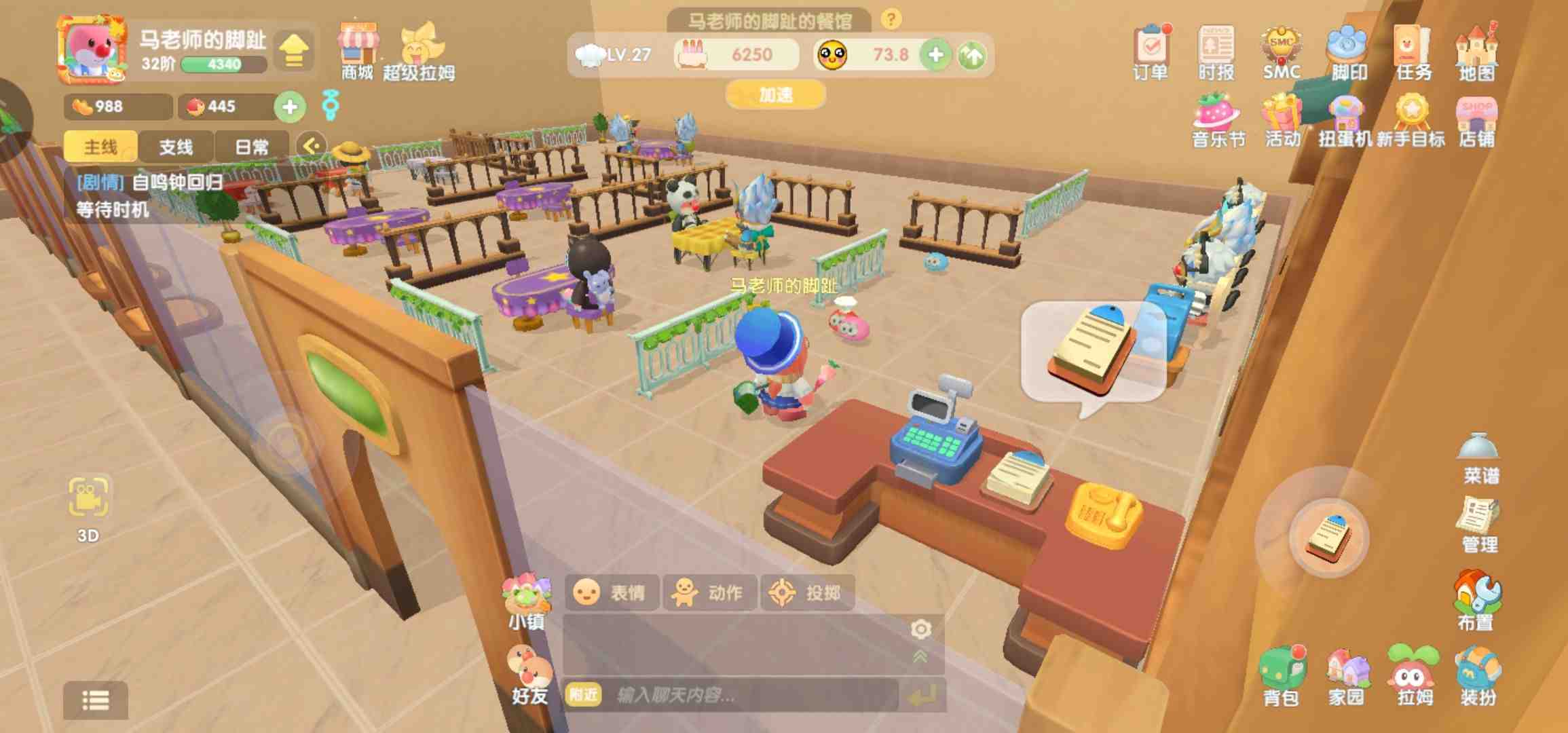The height and width of the screenshot is (733, 1568).
Task: Tap the yellow 加速 speed-up button
Action: pos(775,94)
